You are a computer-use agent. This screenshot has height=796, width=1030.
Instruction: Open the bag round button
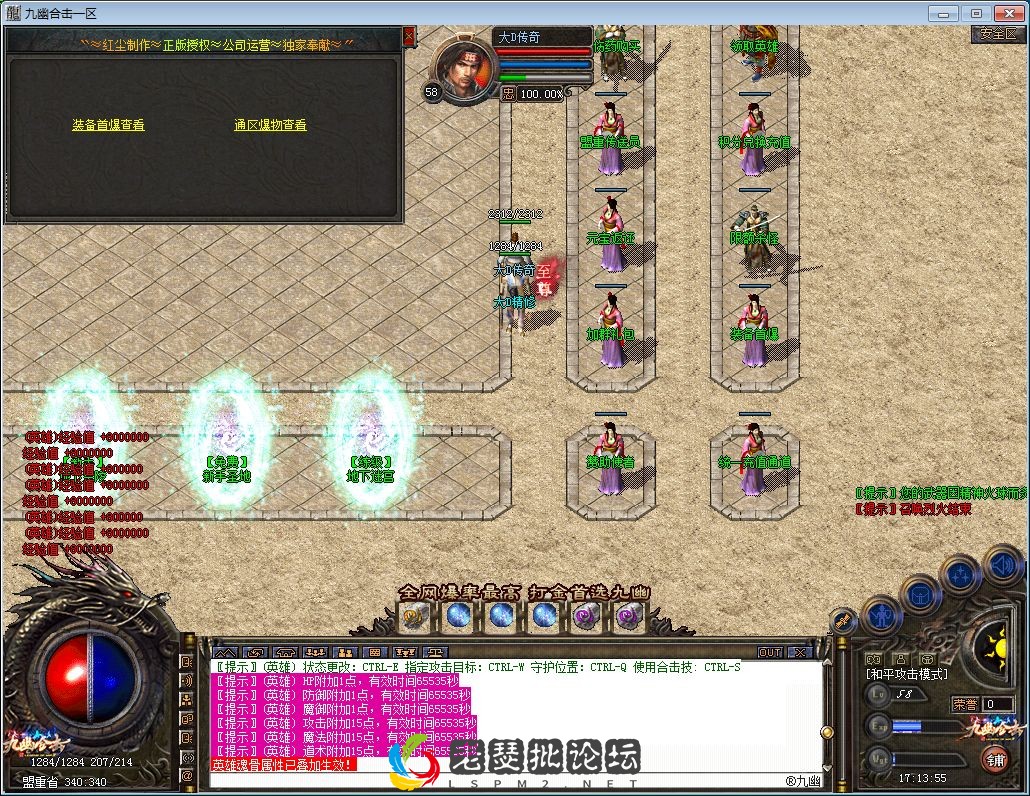tap(919, 594)
